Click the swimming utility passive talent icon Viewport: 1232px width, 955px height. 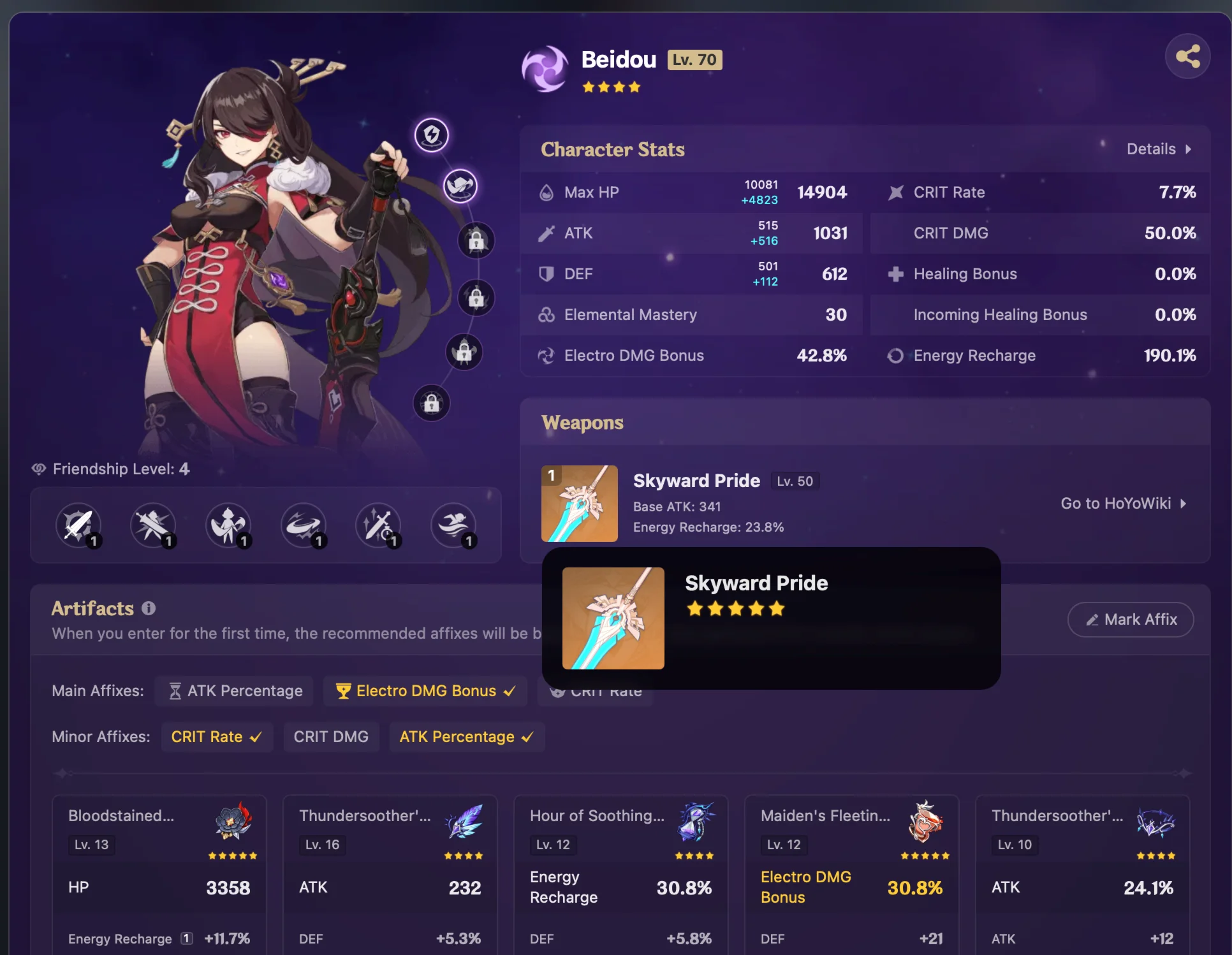[x=453, y=526]
